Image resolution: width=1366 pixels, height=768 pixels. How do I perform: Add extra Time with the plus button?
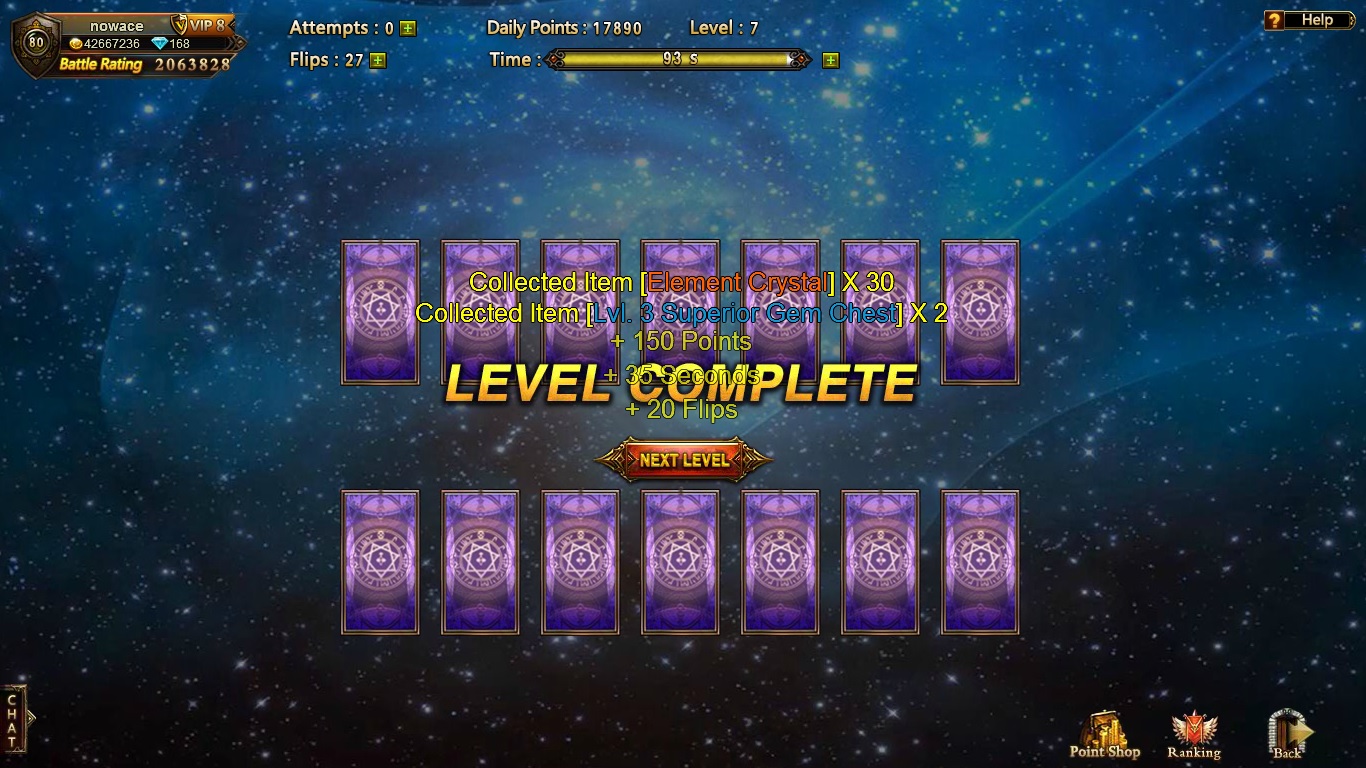tap(830, 60)
